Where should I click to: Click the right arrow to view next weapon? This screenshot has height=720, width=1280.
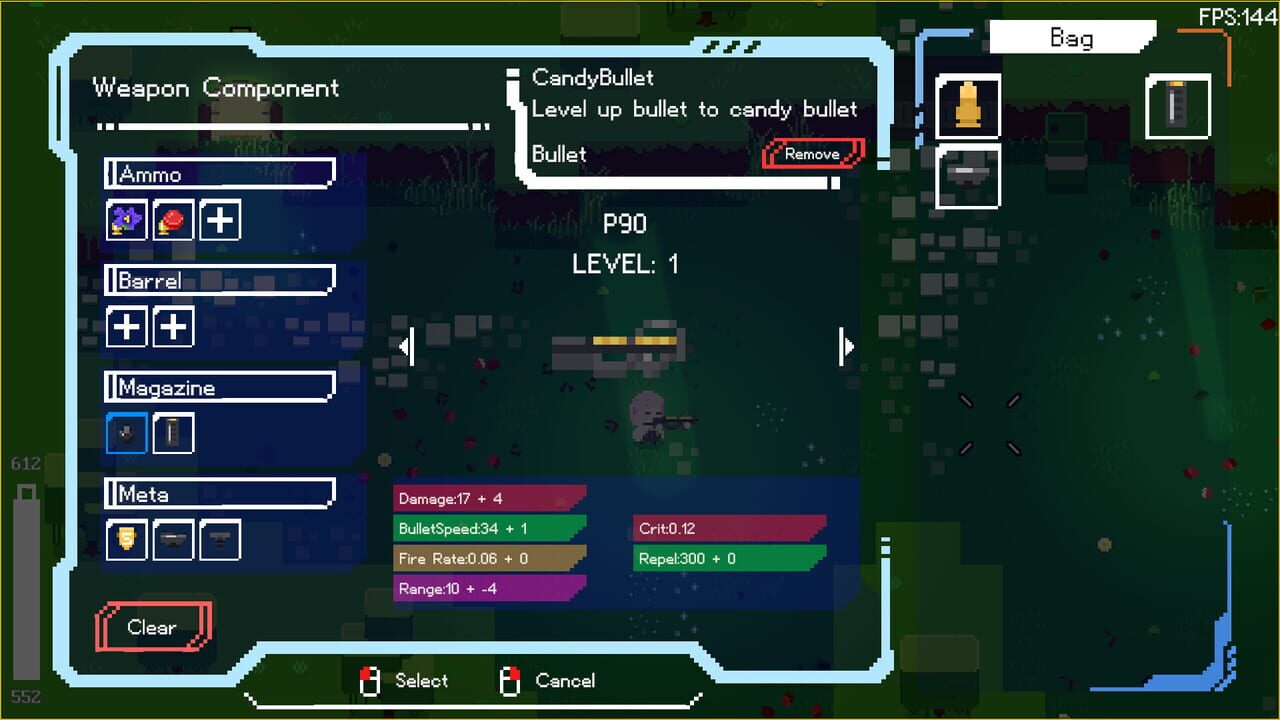(847, 346)
